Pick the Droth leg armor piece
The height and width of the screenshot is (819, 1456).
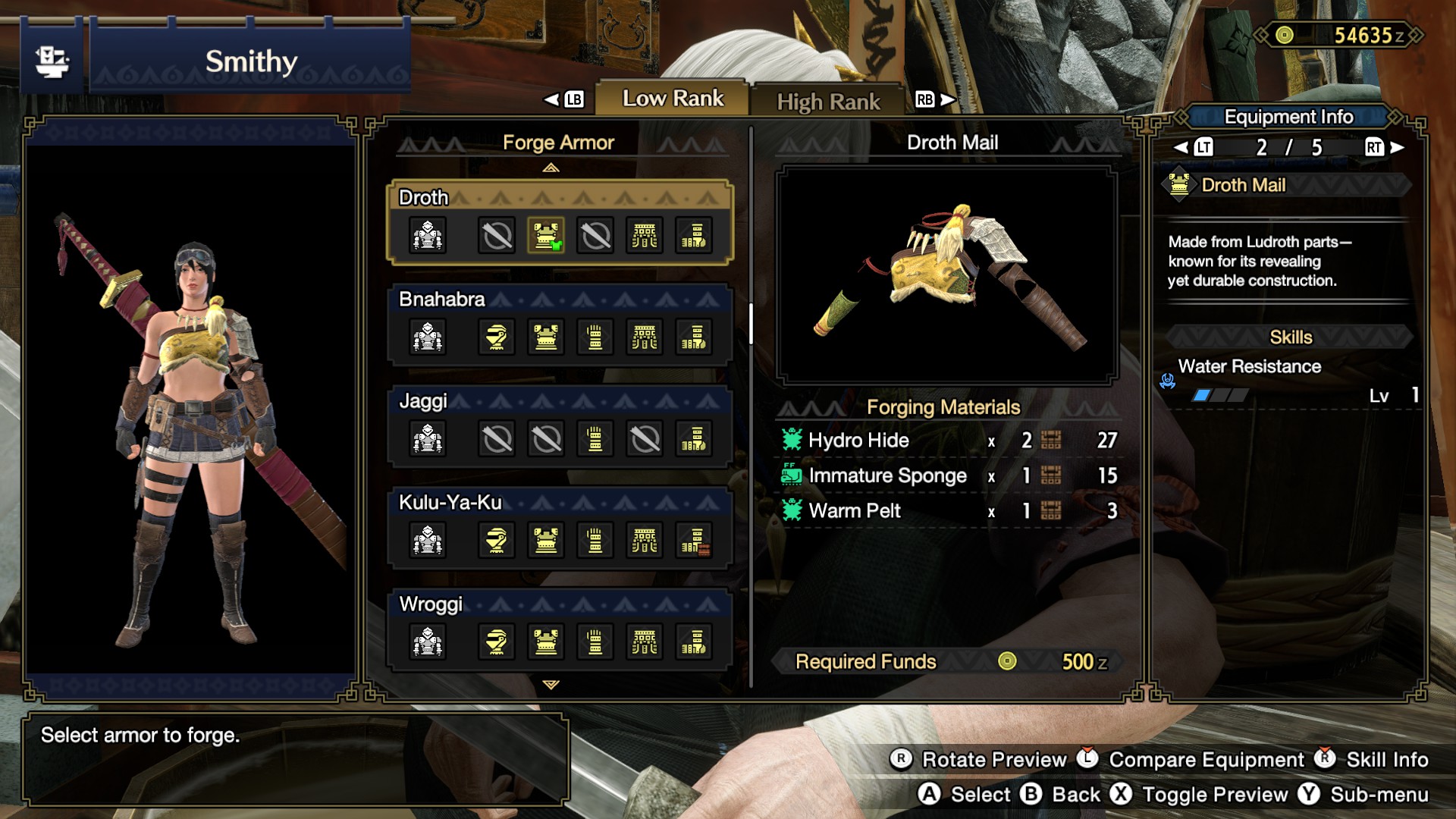click(x=694, y=236)
